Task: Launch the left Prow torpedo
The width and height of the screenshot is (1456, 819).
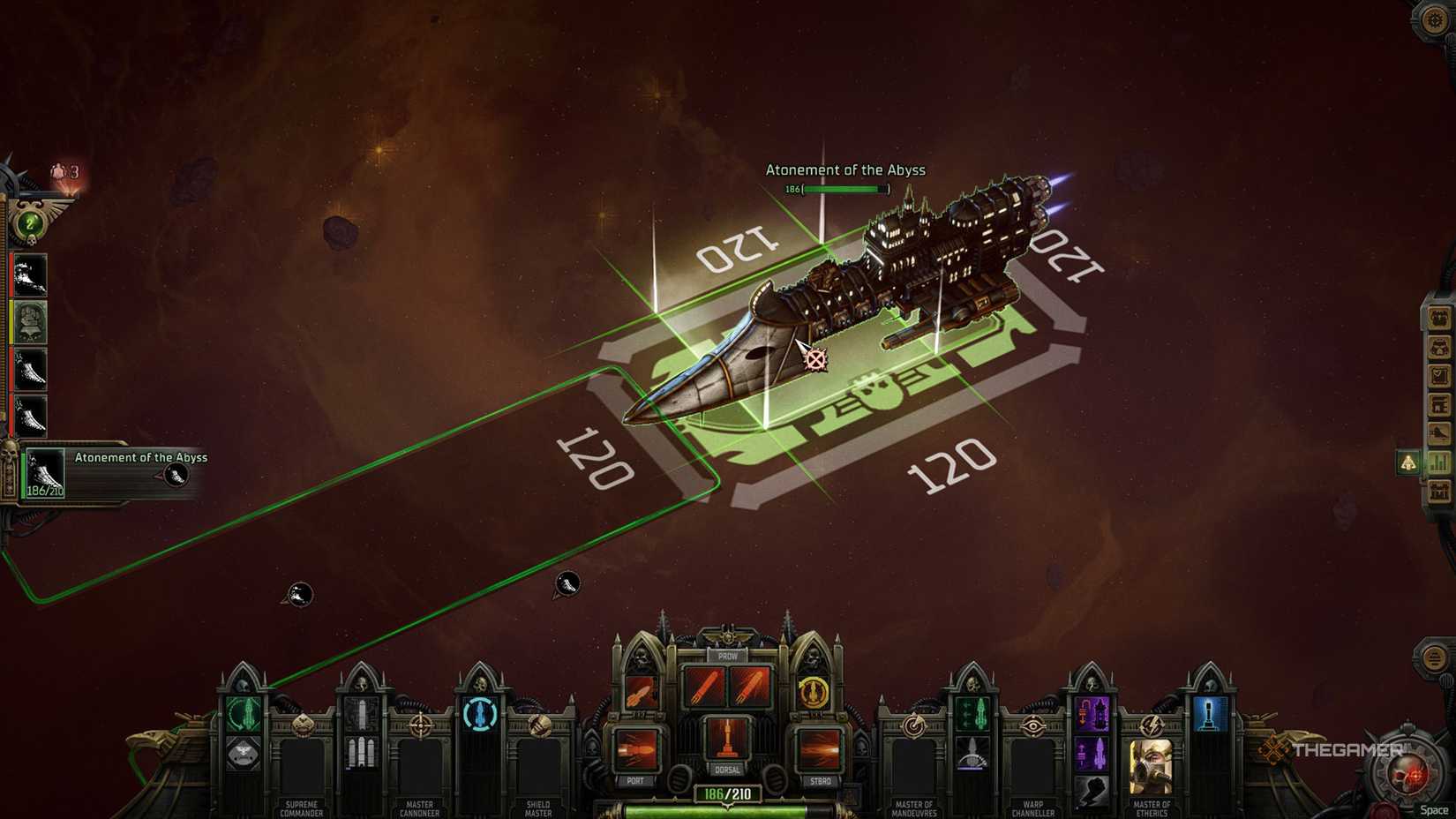Action: click(704, 687)
